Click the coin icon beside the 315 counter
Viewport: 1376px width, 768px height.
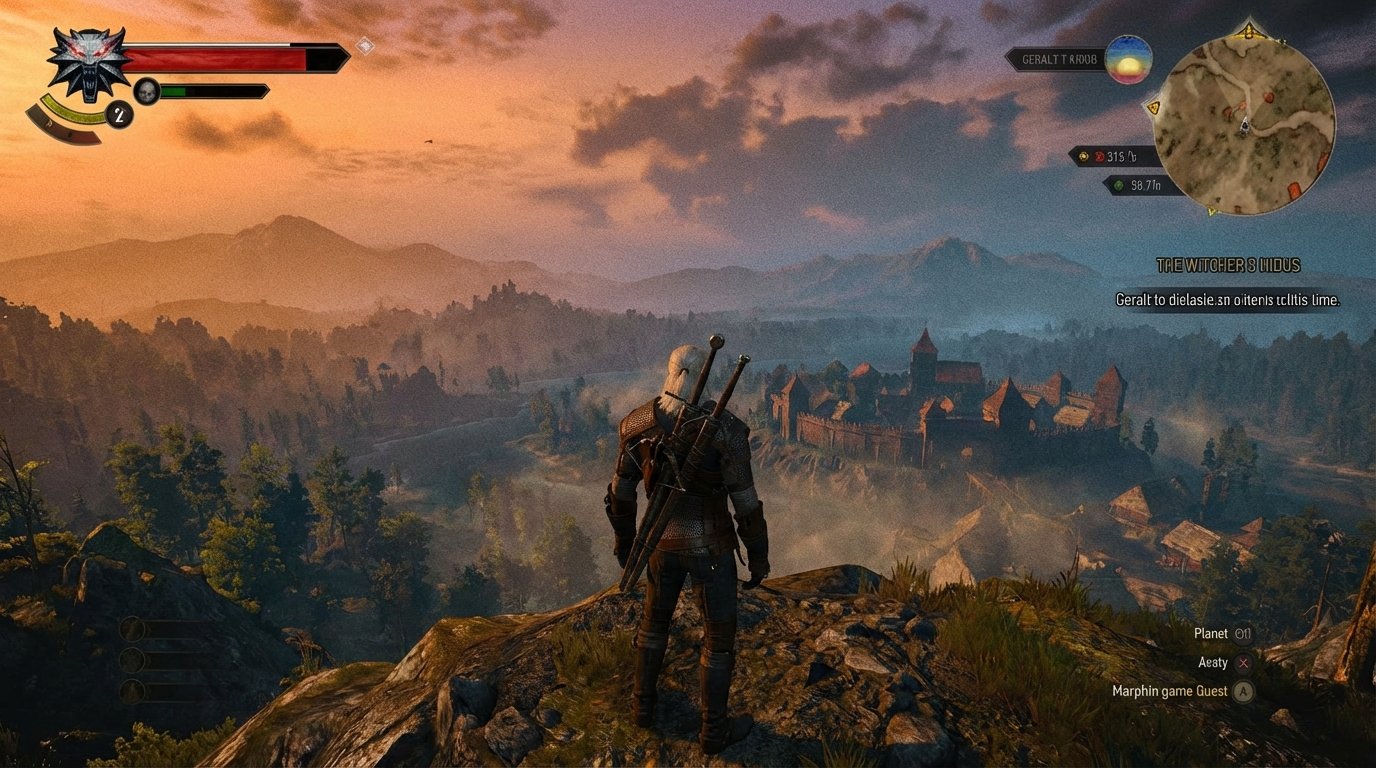(1083, 156)
